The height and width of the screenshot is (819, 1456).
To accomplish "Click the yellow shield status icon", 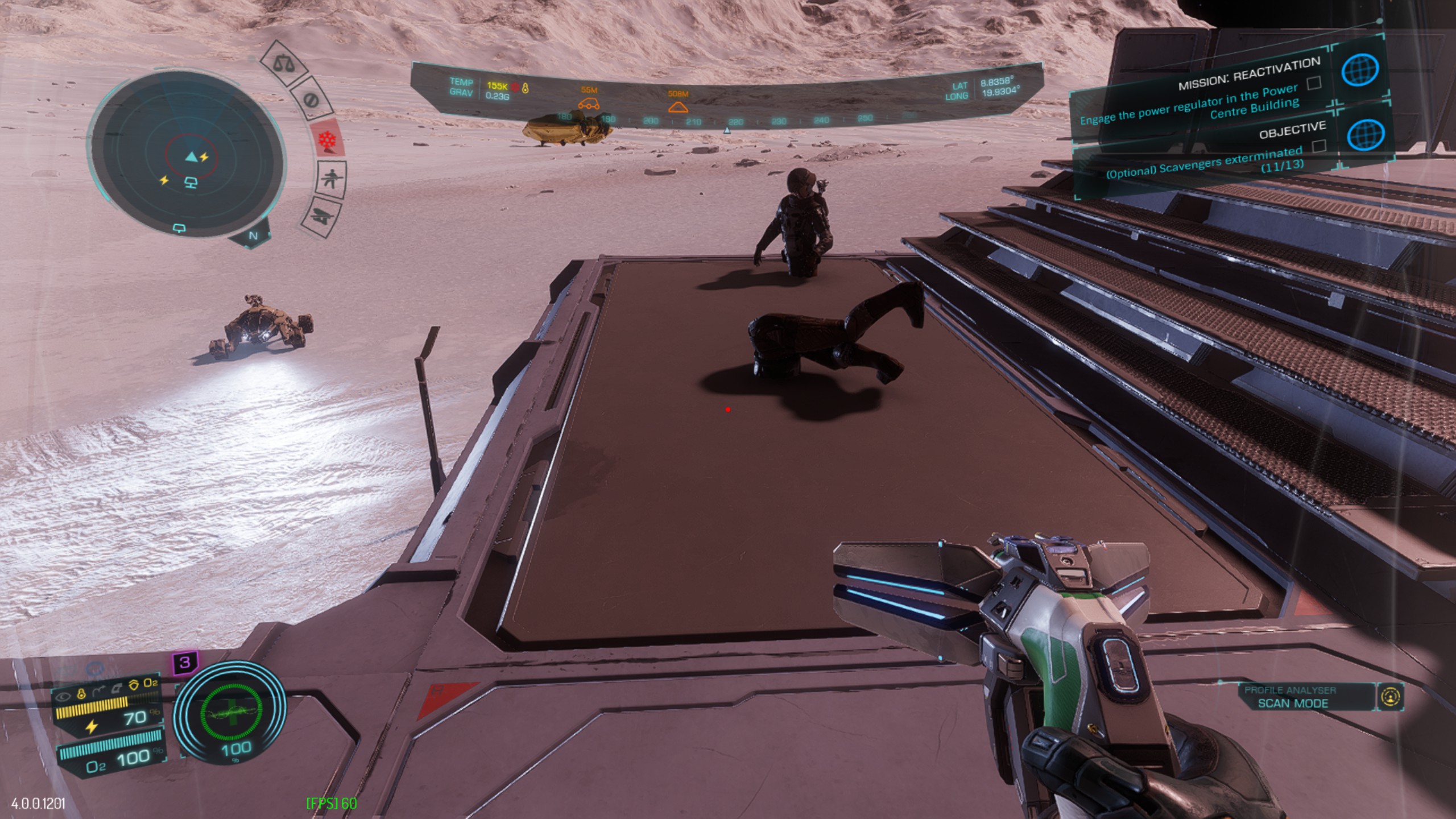I will [x=134, y=684].
